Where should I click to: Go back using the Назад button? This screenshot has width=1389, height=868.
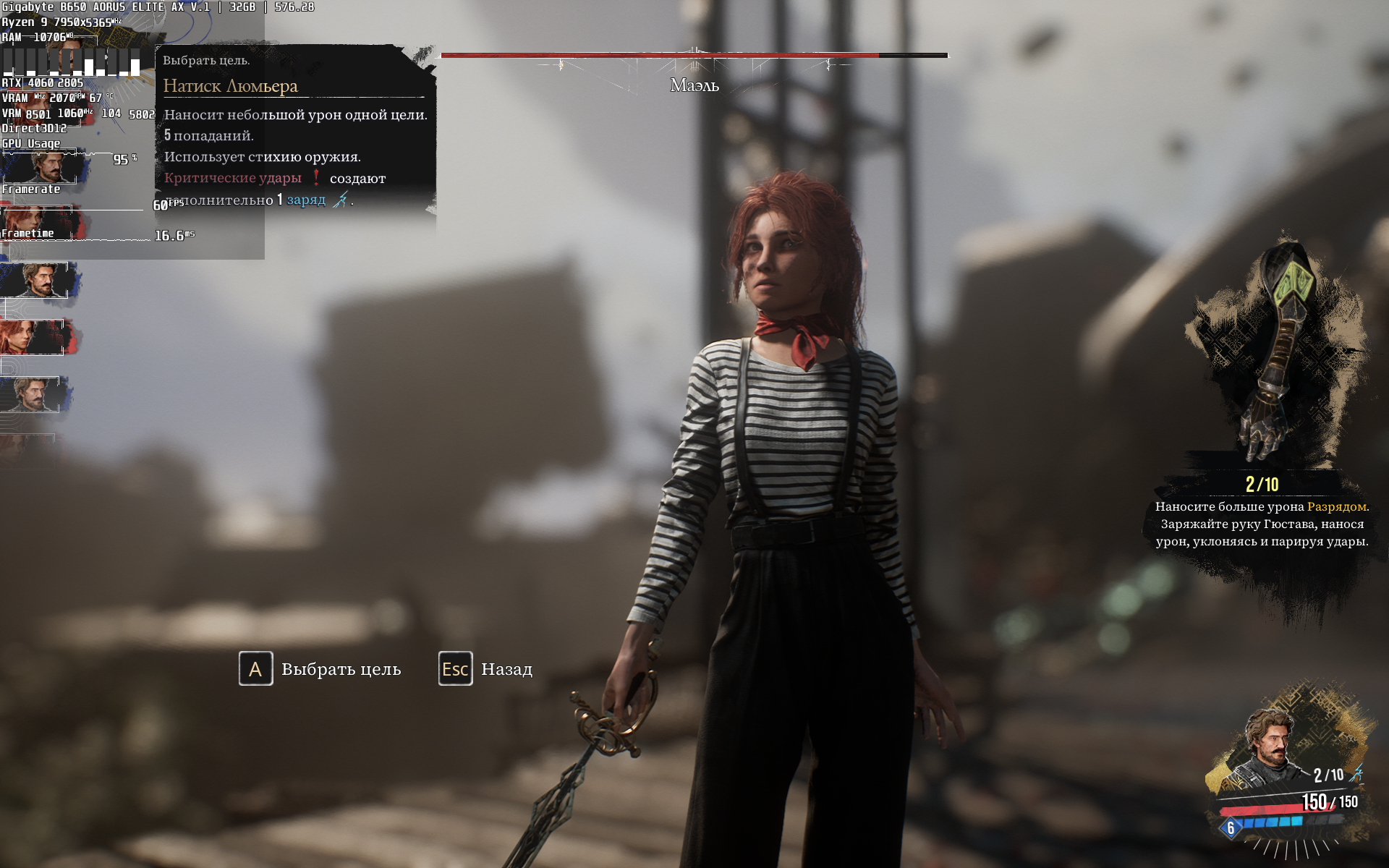click(x=485, y=669)
